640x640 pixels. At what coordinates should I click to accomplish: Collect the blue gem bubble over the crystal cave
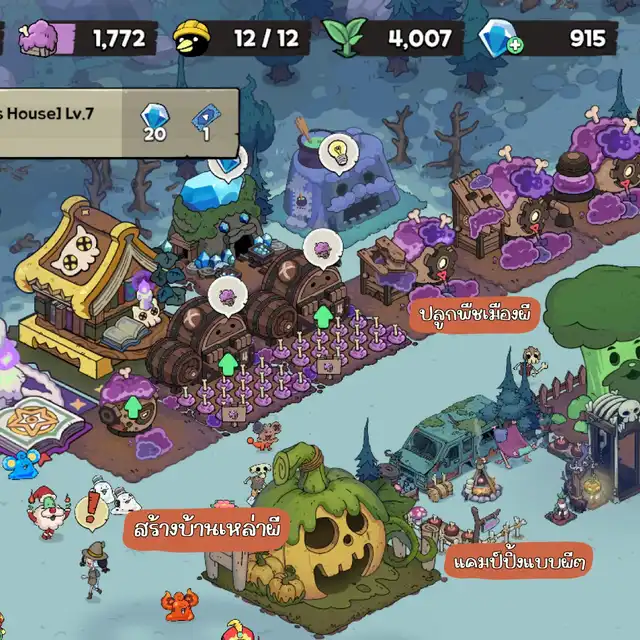(x=231, y=160)
